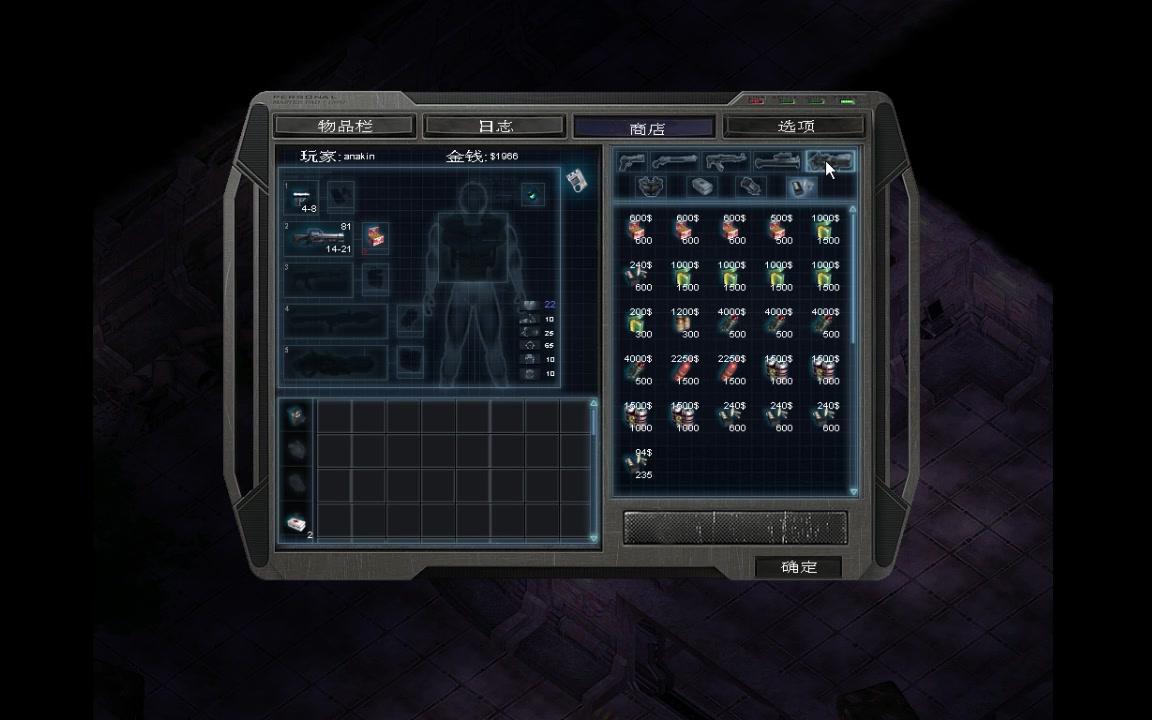The image size is (1152, 720).
Task: Open the 物品栏 inventory tab
Action: (x=344, y=126)
